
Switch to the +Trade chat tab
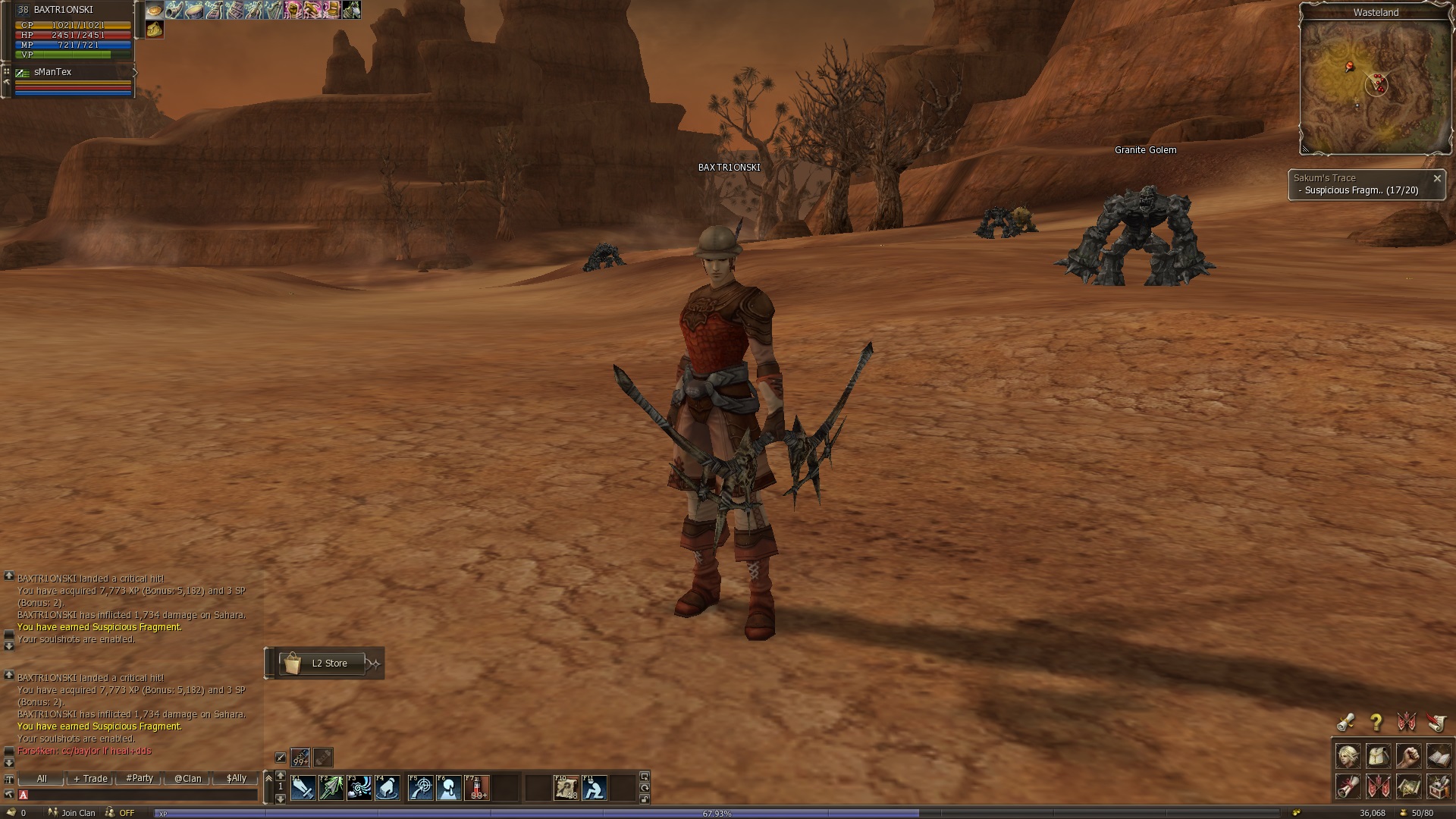point(91,778)
